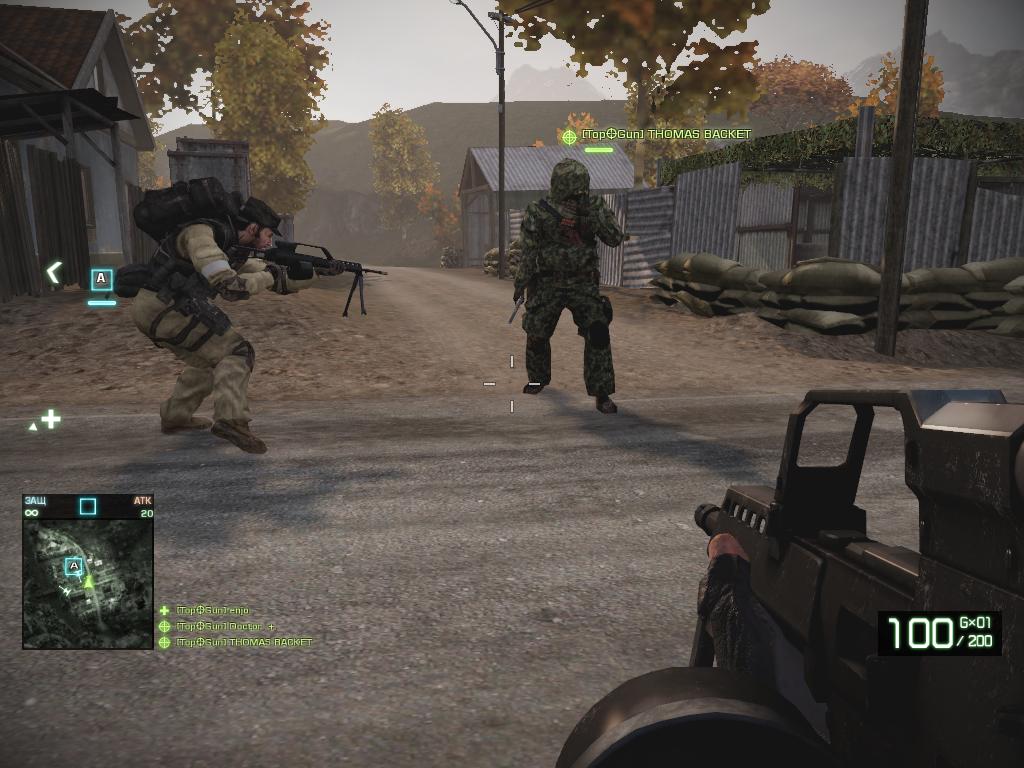Click the square objective icon above minimap
Image resolution: width=1024 pixels, height=768 pixels.
88,506
